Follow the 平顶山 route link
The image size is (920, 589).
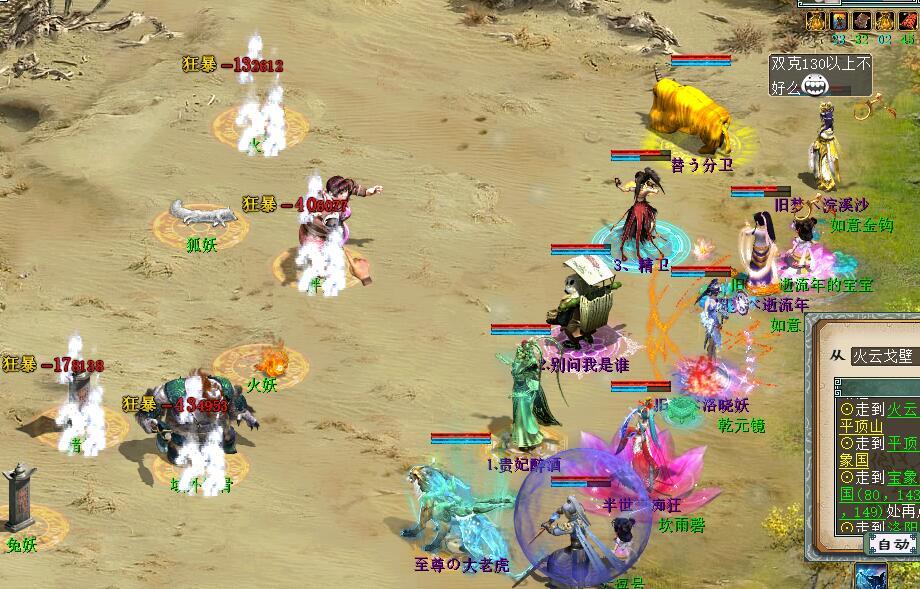pos(860,425)
